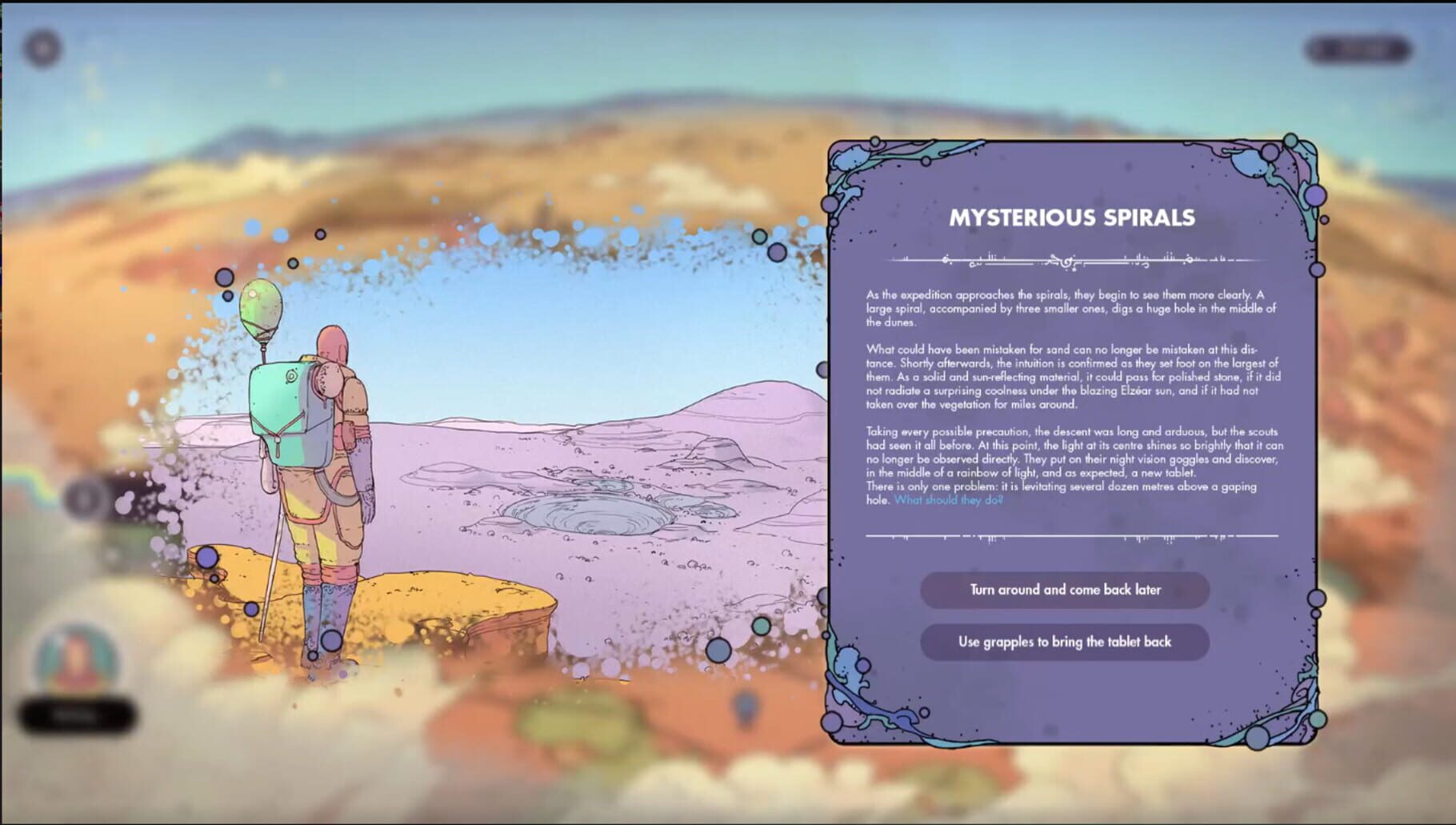Image resolution: width=1456 pixels, height=825 pixels.
Task: Open the 'What should they do?' highlighted link
Action: coord(949,499)
